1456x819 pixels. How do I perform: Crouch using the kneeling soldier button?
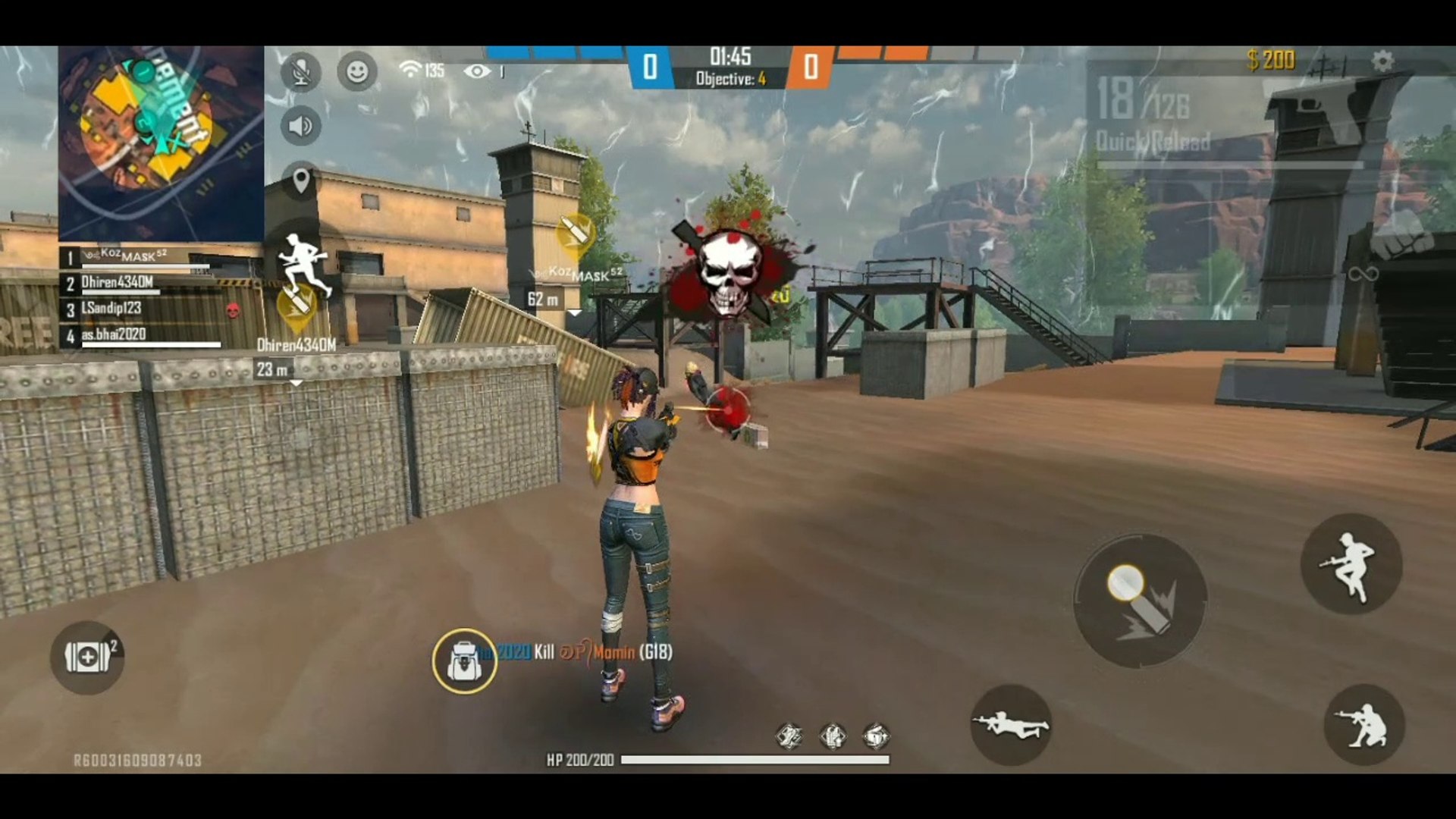point(1363,724)
